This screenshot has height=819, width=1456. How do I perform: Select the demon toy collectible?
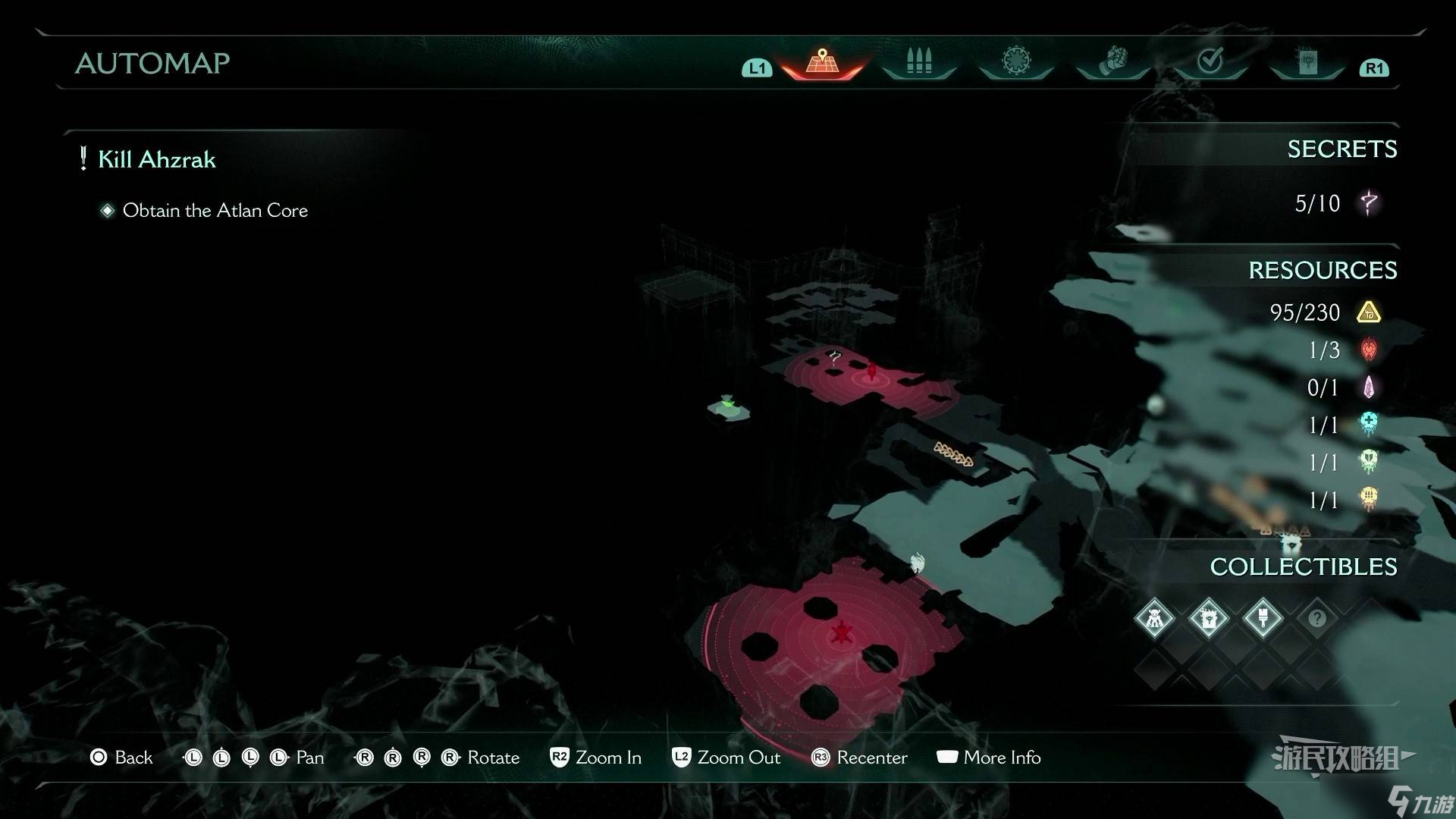coord(1154,618)
